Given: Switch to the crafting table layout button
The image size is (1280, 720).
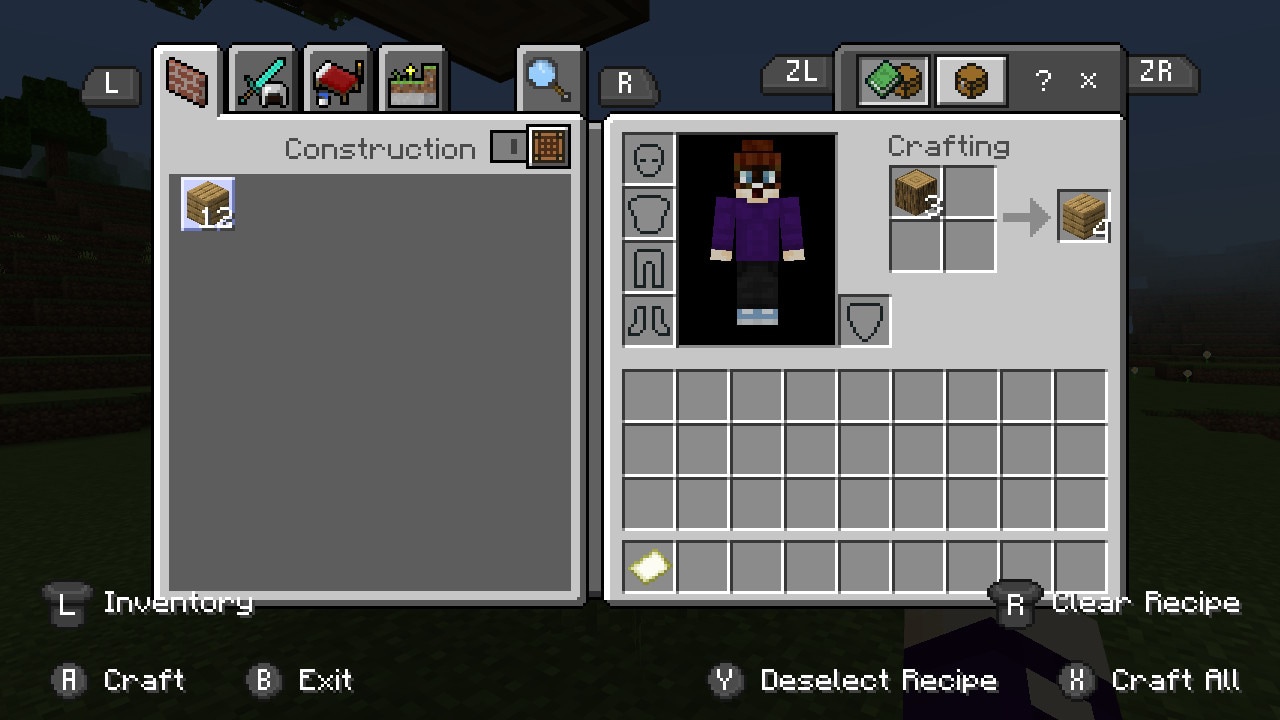Looking at the screenshot, I should (970, 82).
